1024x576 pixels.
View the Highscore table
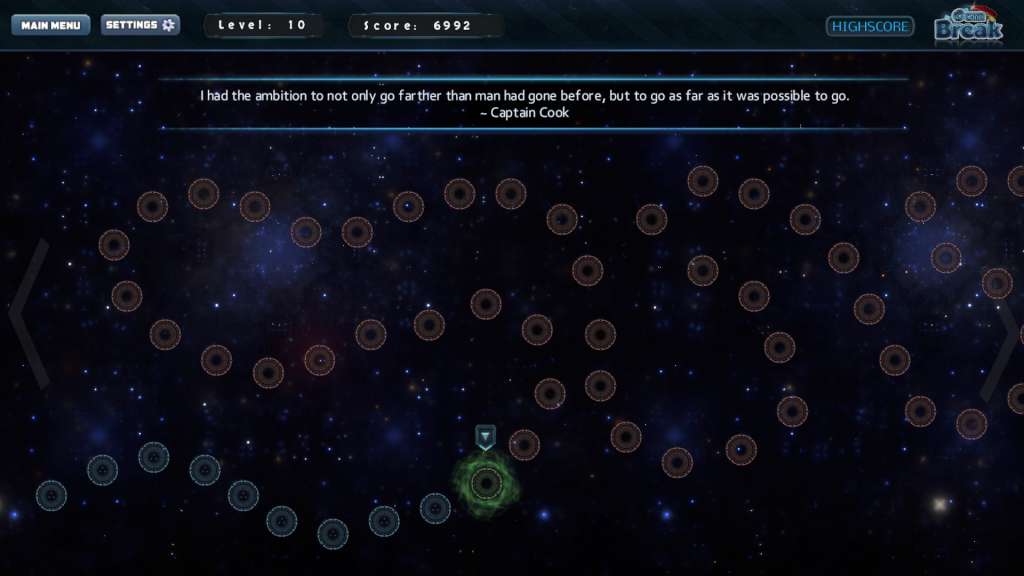tap(870, 26)
